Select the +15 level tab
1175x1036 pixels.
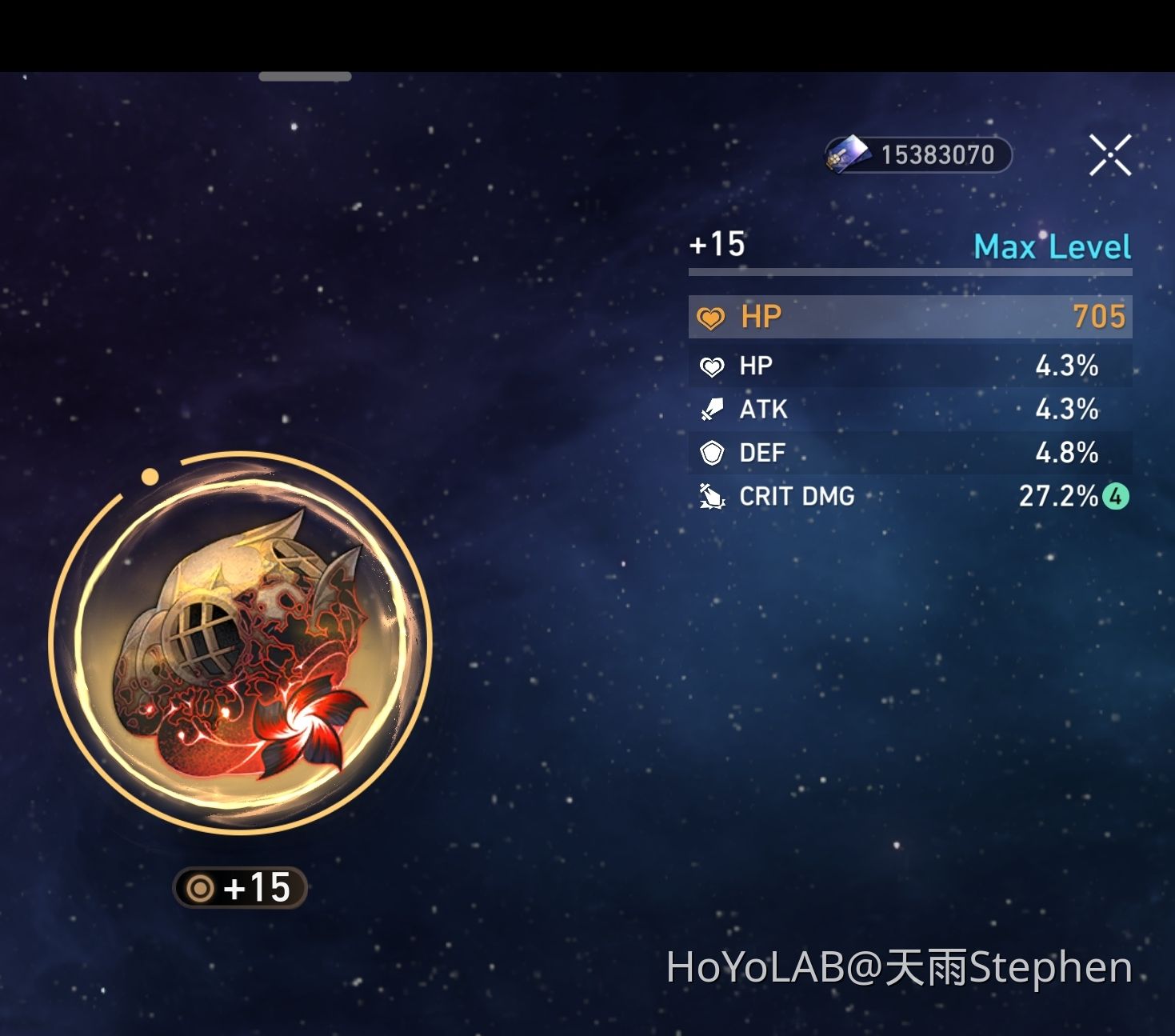pos(717,245)
